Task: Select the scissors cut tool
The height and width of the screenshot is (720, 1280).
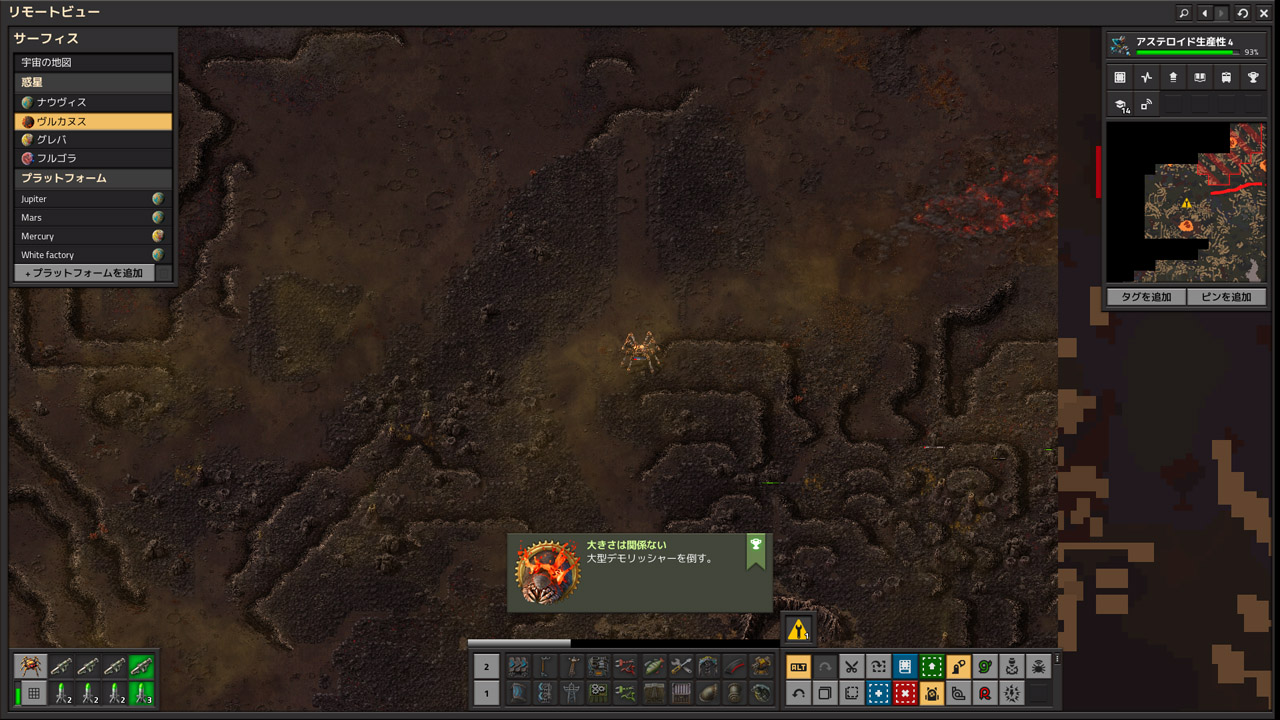Action: tap(851, 667)
